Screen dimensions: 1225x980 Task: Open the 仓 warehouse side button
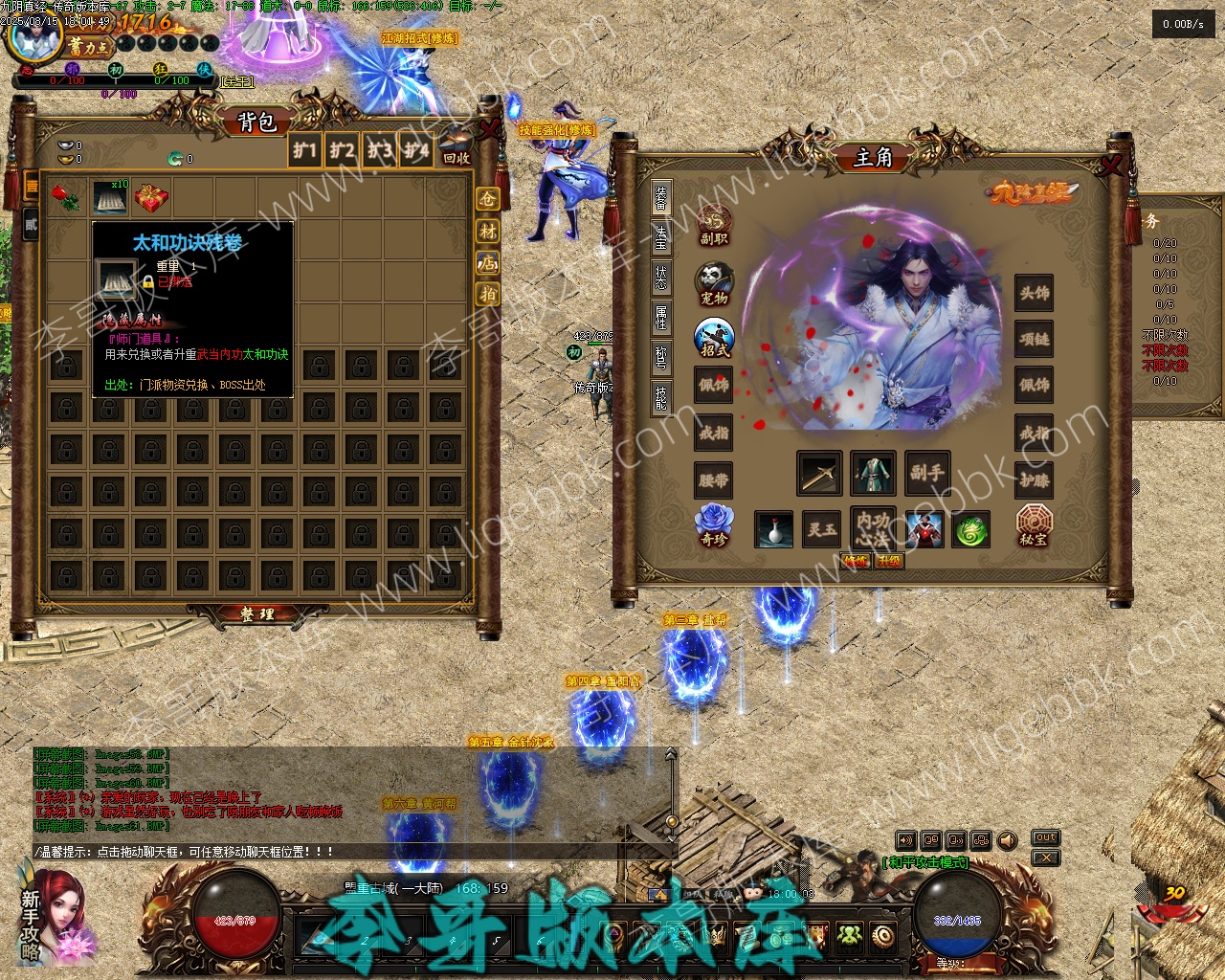point(488,199)
